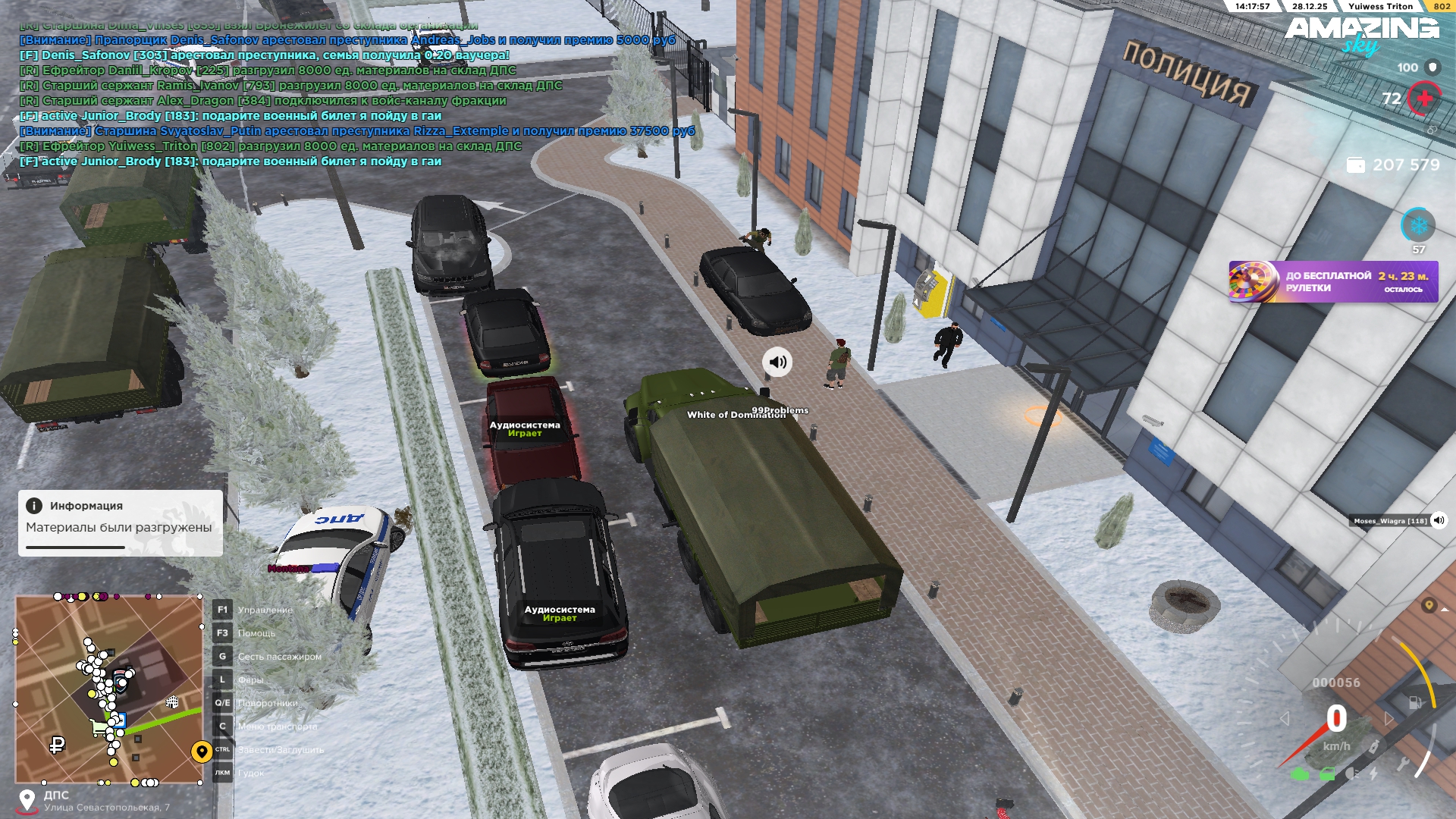The height and width of the screenshot is (819, 1456).
Task: Click the location pin beside ДПС address
Action: coord(27,800)
